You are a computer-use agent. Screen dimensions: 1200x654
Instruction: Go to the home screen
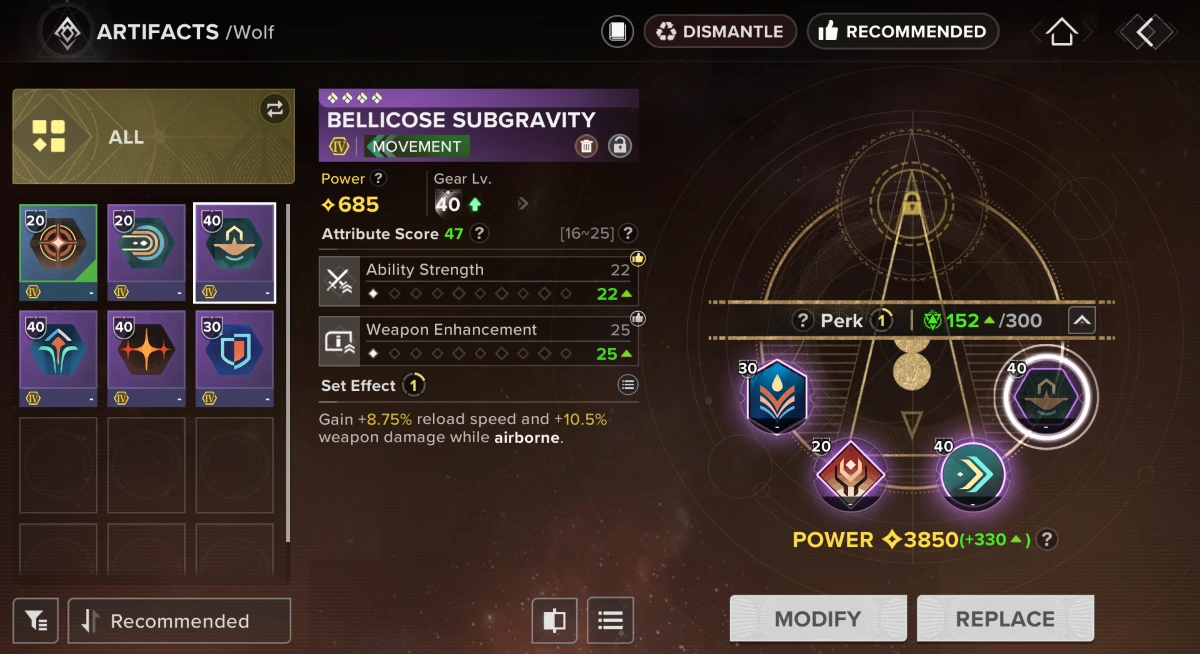[1061, 32]
